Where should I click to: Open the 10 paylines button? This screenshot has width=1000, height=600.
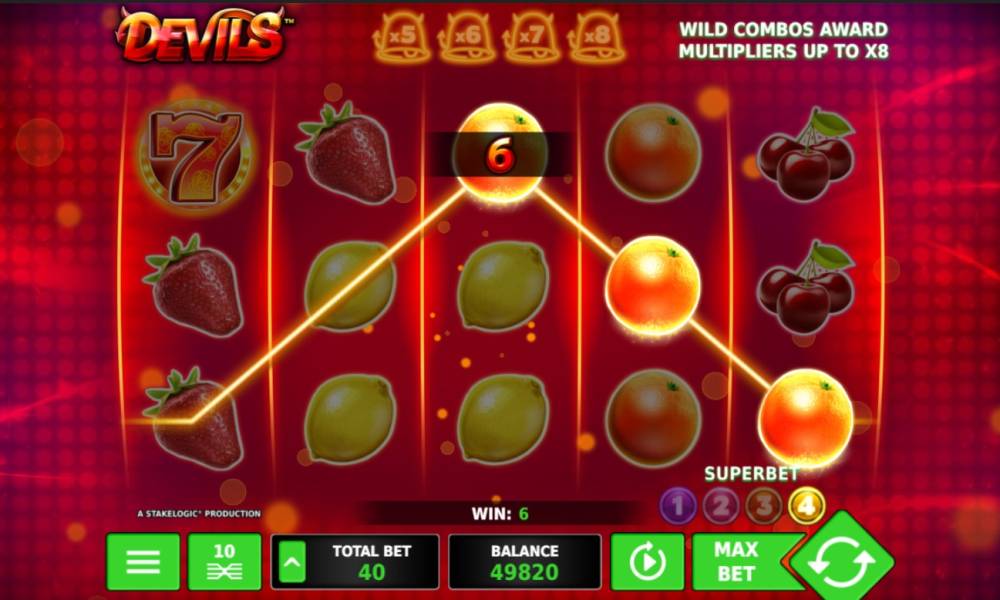pos(224,561)
